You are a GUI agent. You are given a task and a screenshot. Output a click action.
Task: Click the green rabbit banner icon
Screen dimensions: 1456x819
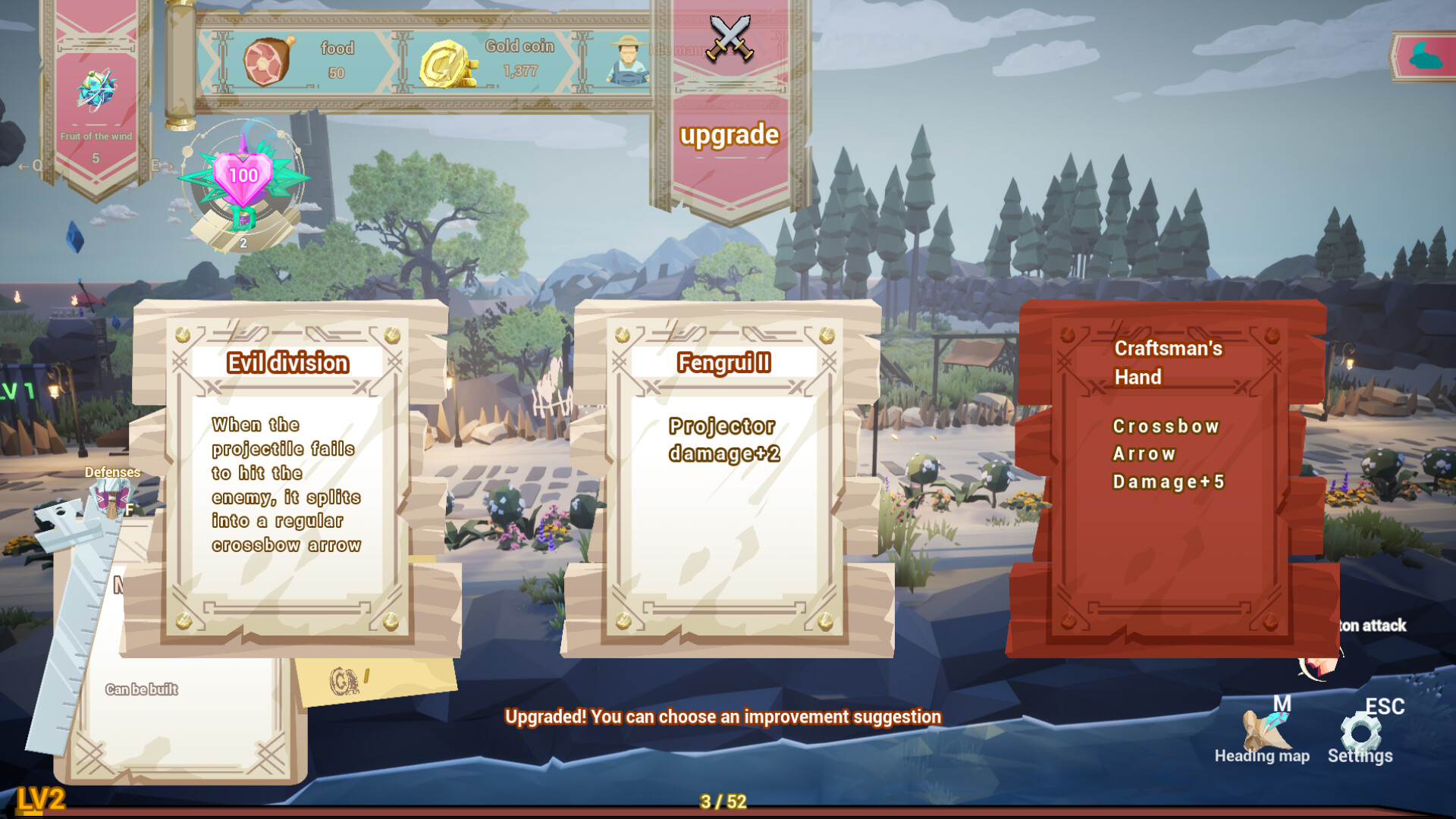click(x=1424, y=55)
